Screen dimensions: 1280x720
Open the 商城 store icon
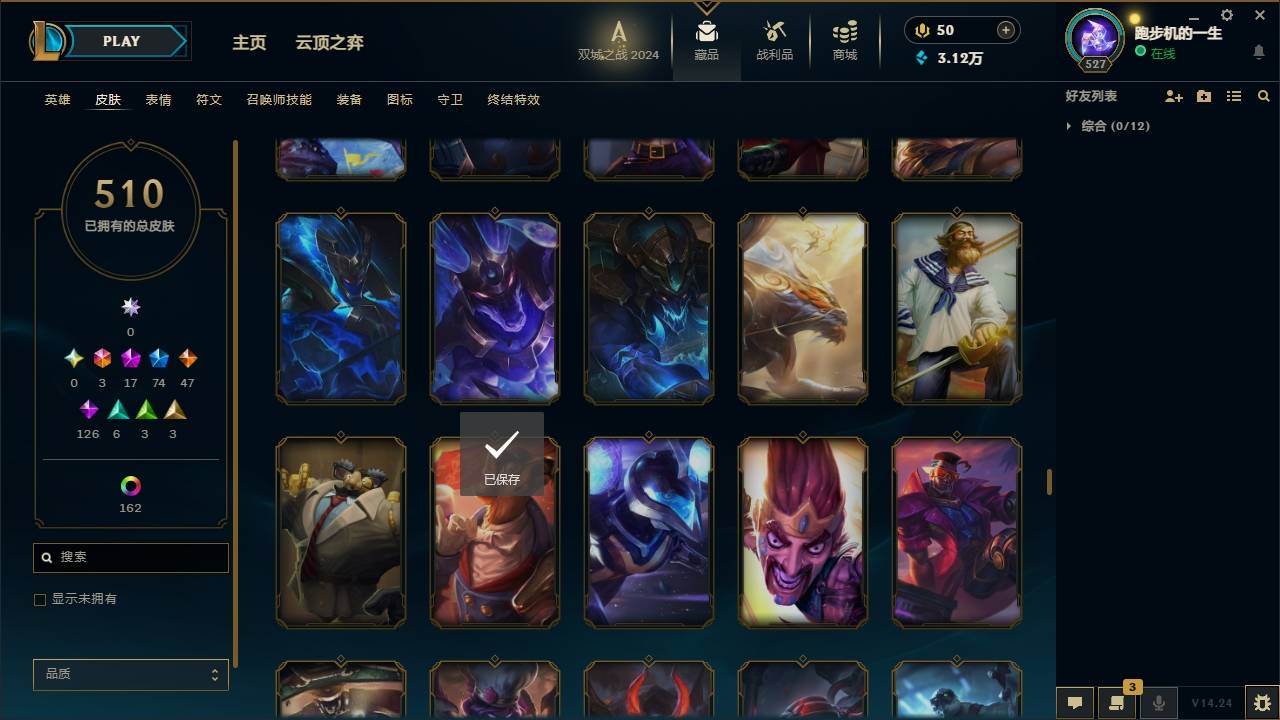pyautogui.click(x=843, y=40)
